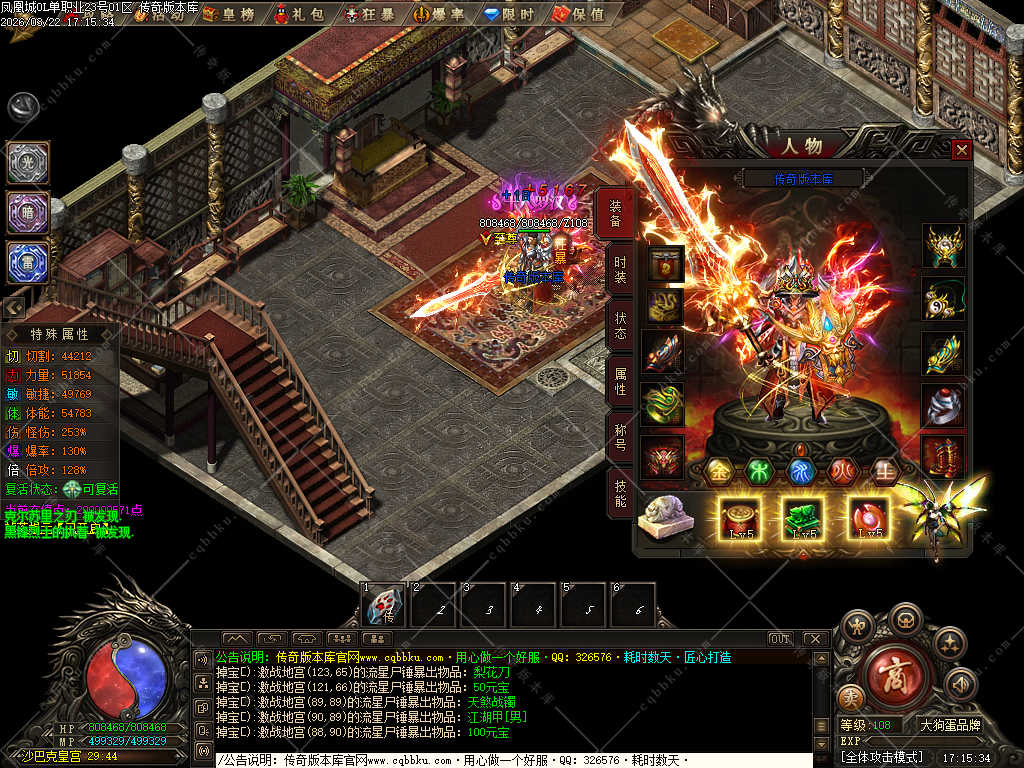Open the 礼包 gift pack menu

point(304,13)
